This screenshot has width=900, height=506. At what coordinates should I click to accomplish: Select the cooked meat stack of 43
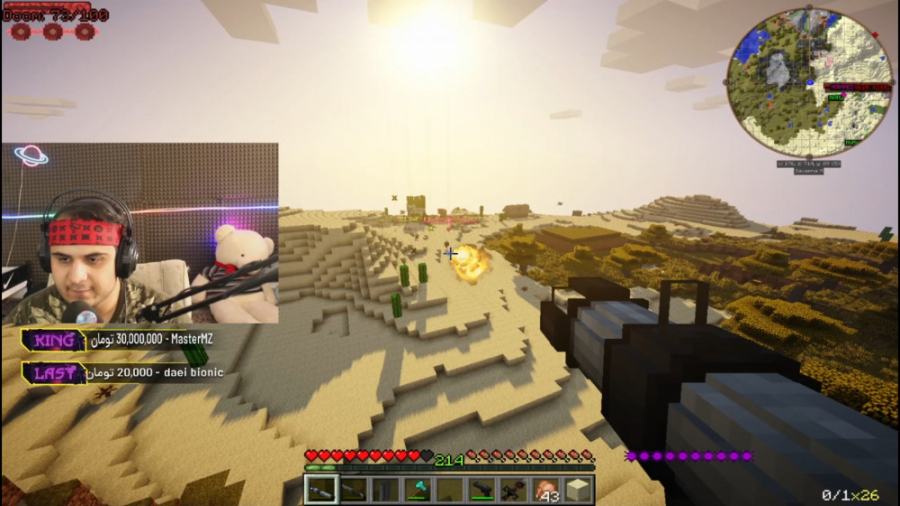click(x=546, y=490)
